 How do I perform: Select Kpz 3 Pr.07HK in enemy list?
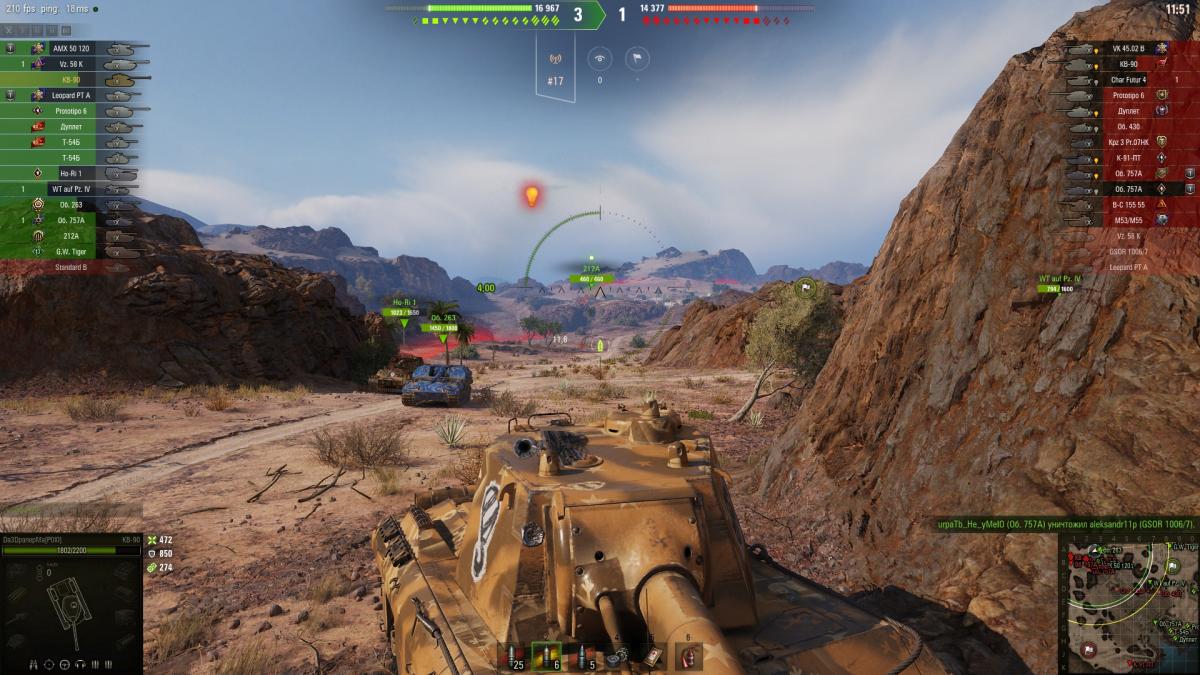[1127, 142]
